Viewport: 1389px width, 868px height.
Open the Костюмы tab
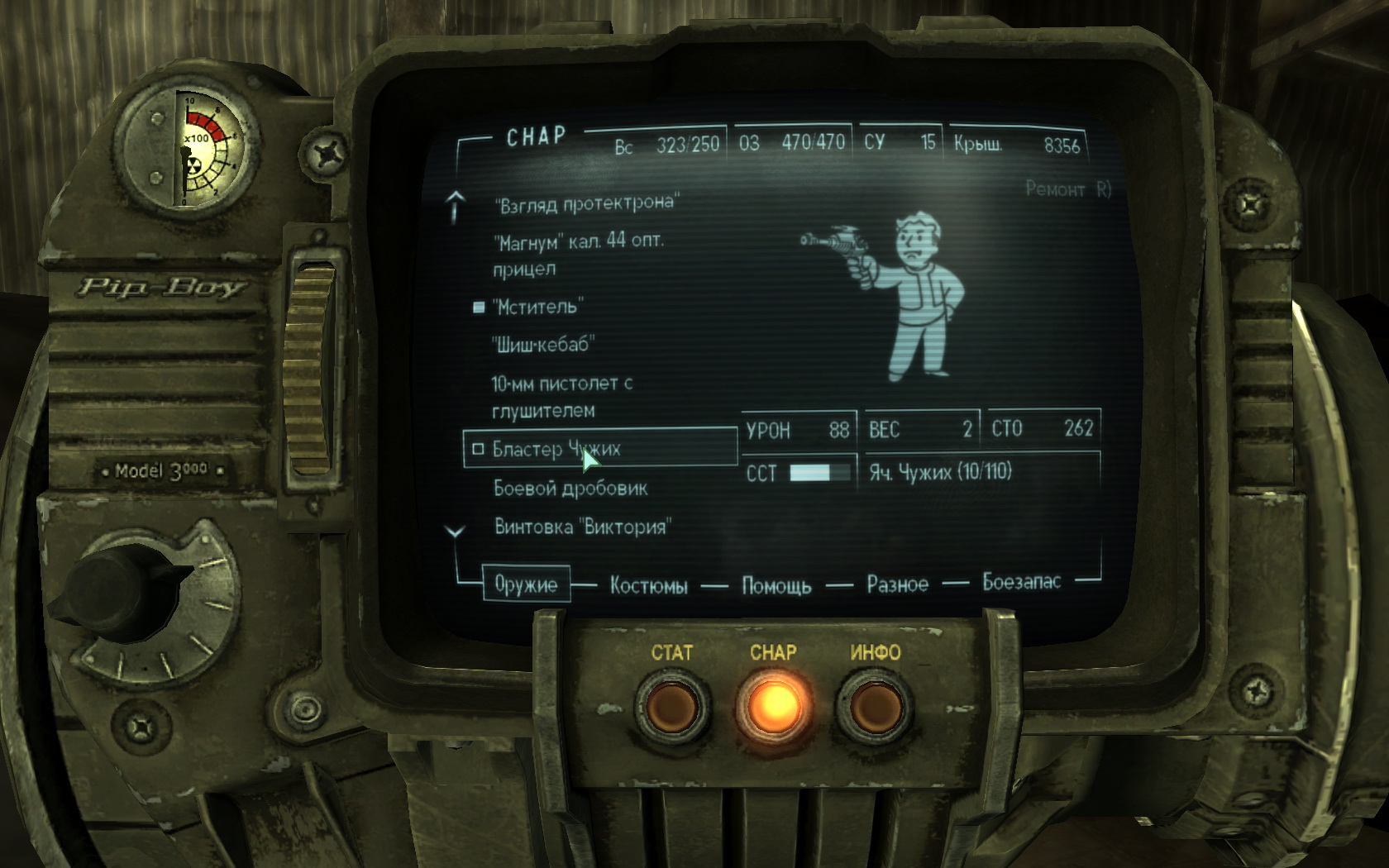[x=648, y=586]
